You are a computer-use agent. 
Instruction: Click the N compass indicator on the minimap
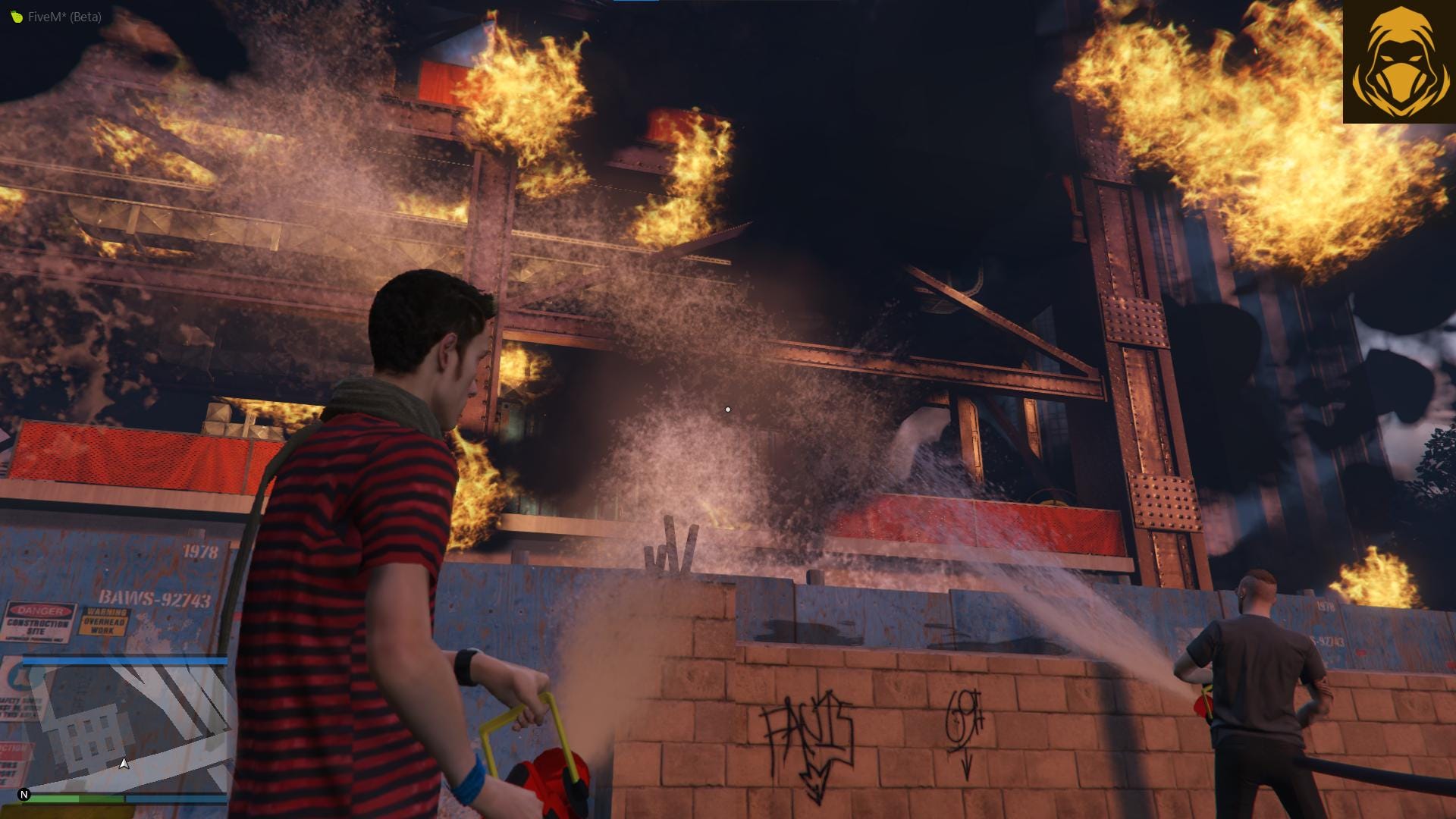point(24,793)
